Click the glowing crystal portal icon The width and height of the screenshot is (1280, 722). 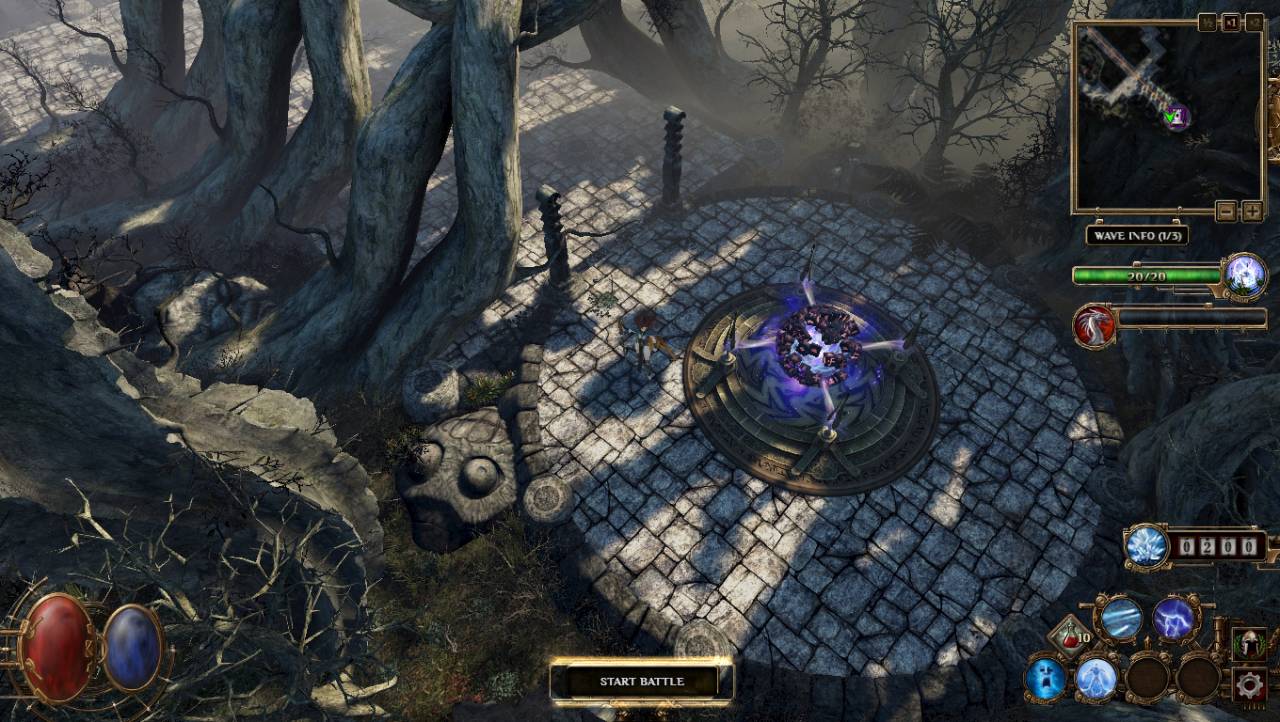click(1245, 274)
